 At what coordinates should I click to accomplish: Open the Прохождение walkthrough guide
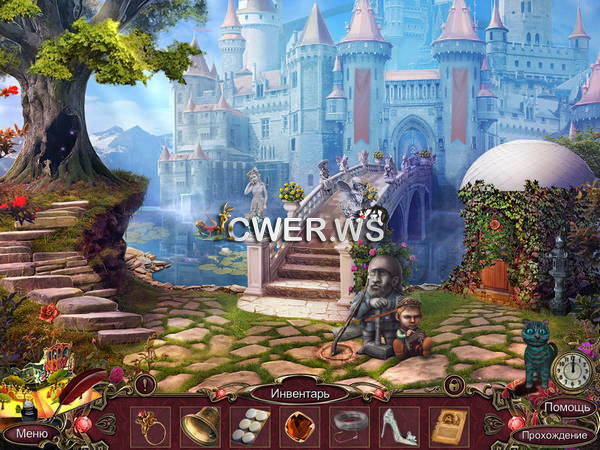click(x=554, y=434)
